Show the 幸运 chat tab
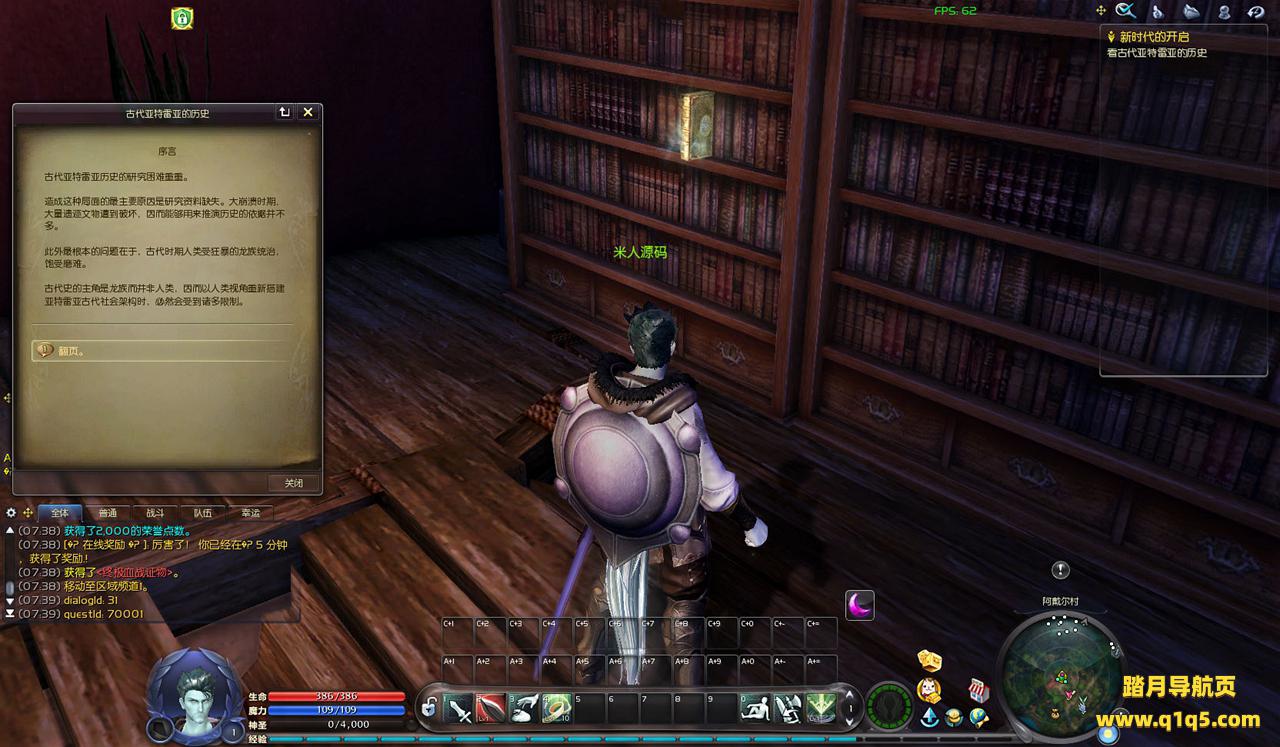The image size is (1280, 747). [250, 513]
